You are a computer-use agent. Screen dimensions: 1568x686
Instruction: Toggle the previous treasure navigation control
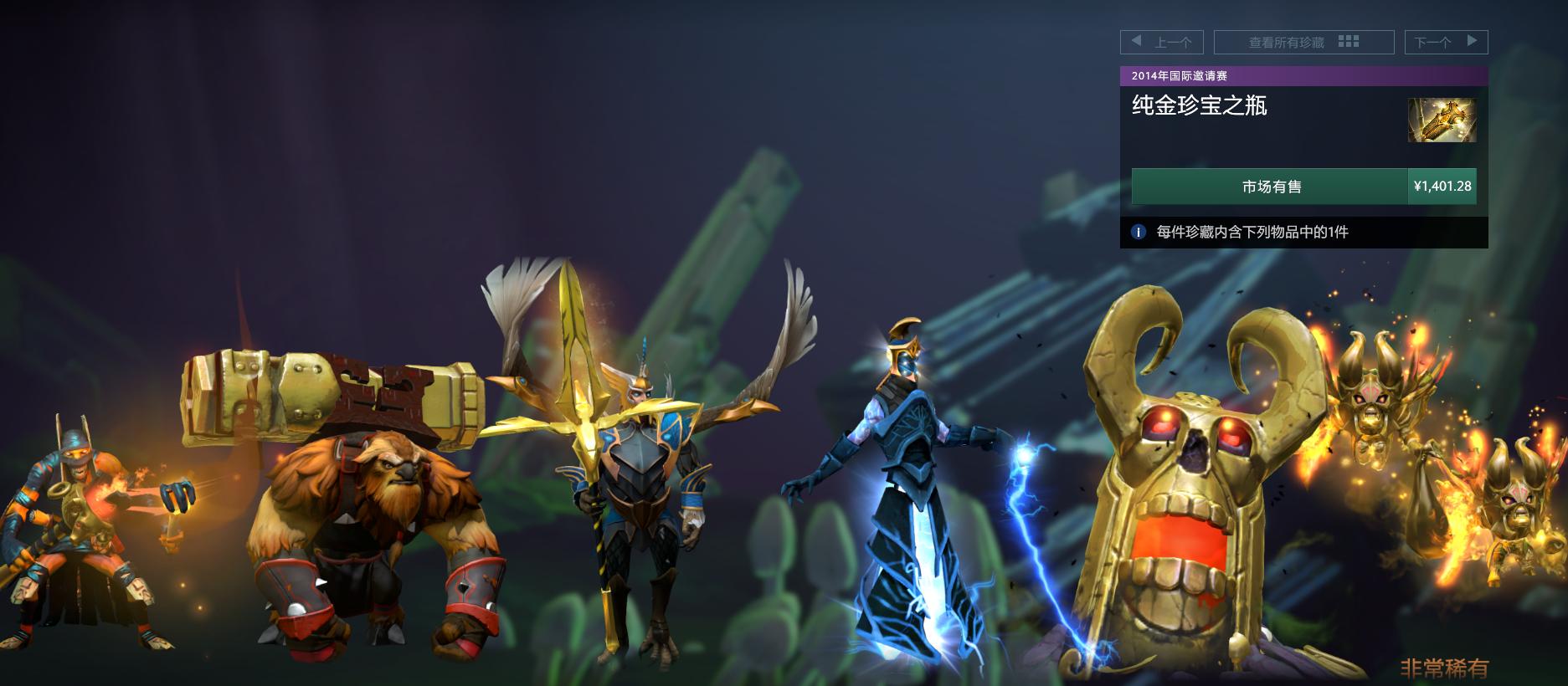pos(1164,42)
